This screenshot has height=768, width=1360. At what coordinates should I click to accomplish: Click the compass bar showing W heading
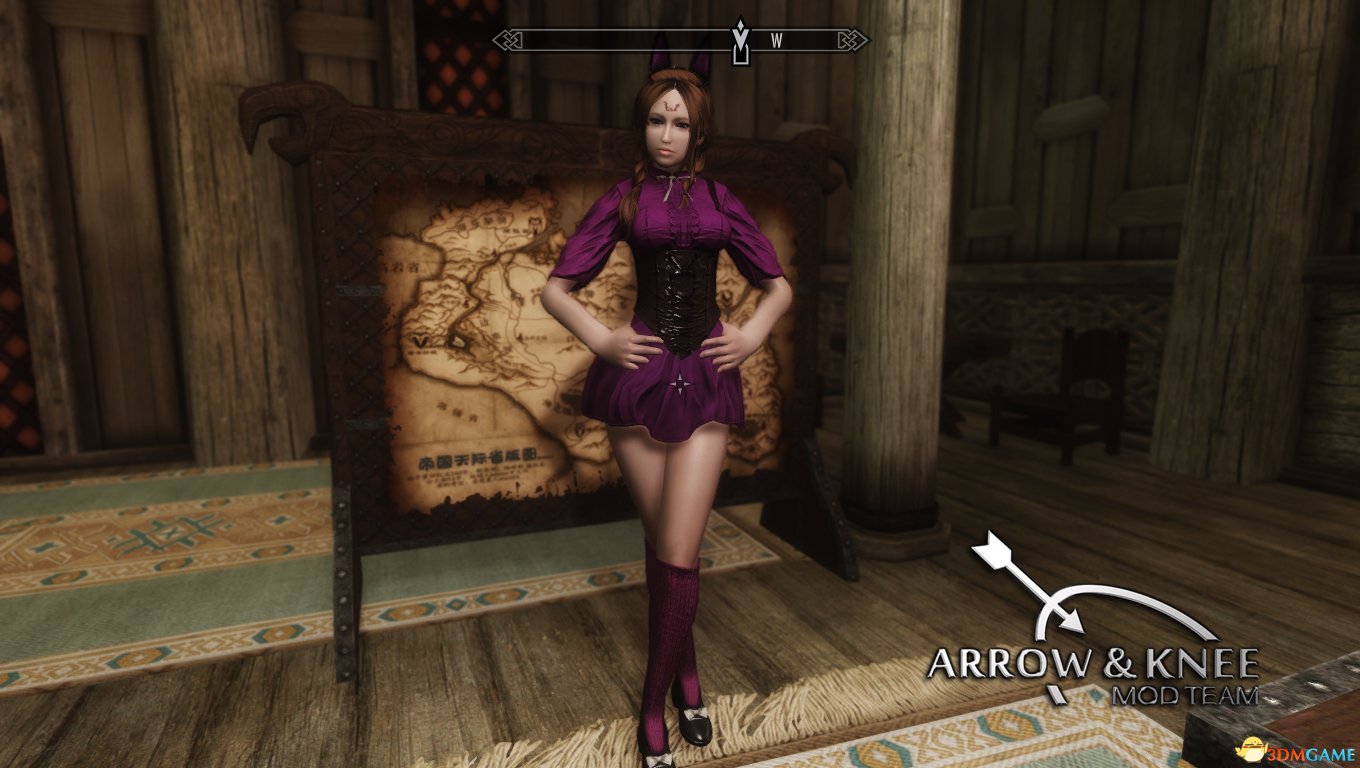680,40
